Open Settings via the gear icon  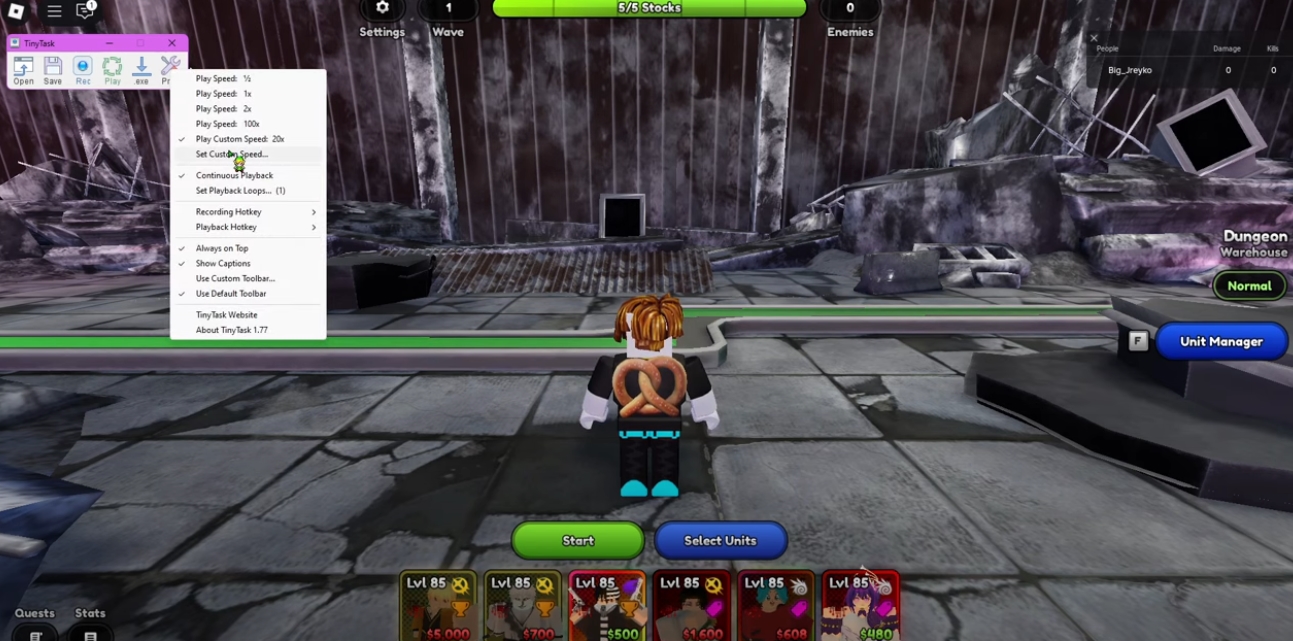tap(382, 8)
